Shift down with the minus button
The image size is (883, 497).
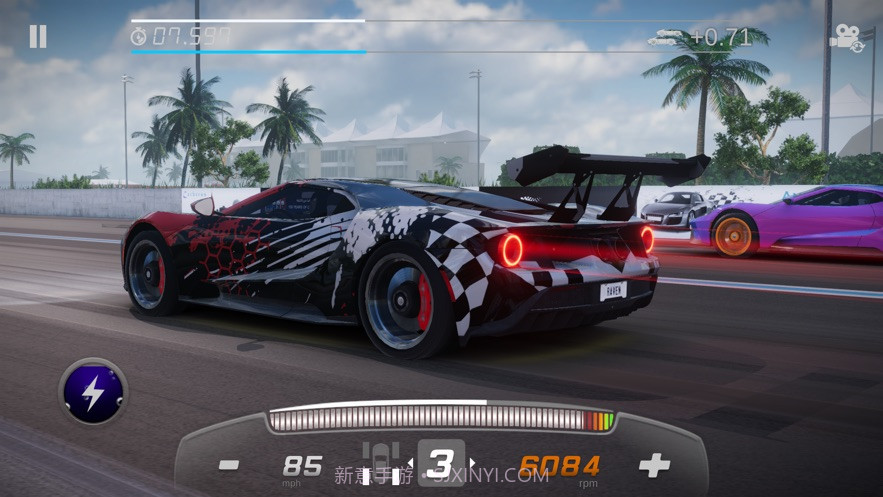point(229,465)
